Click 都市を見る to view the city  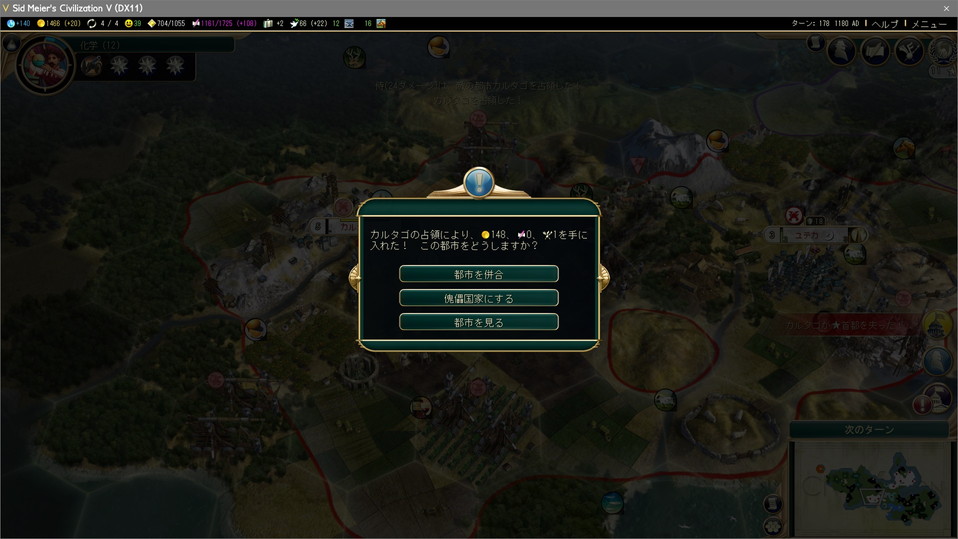478,322
